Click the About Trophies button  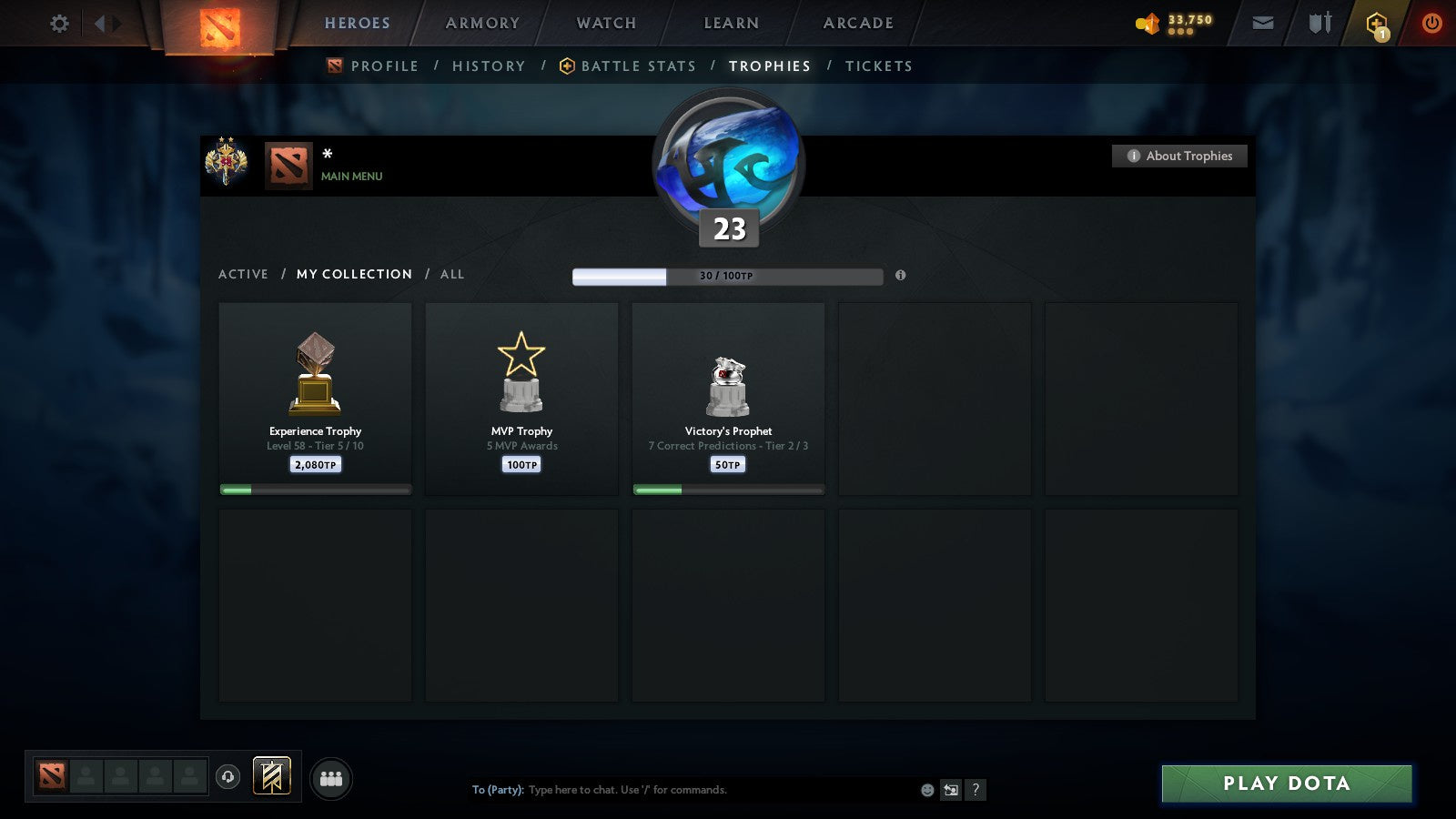(1179, 156)
